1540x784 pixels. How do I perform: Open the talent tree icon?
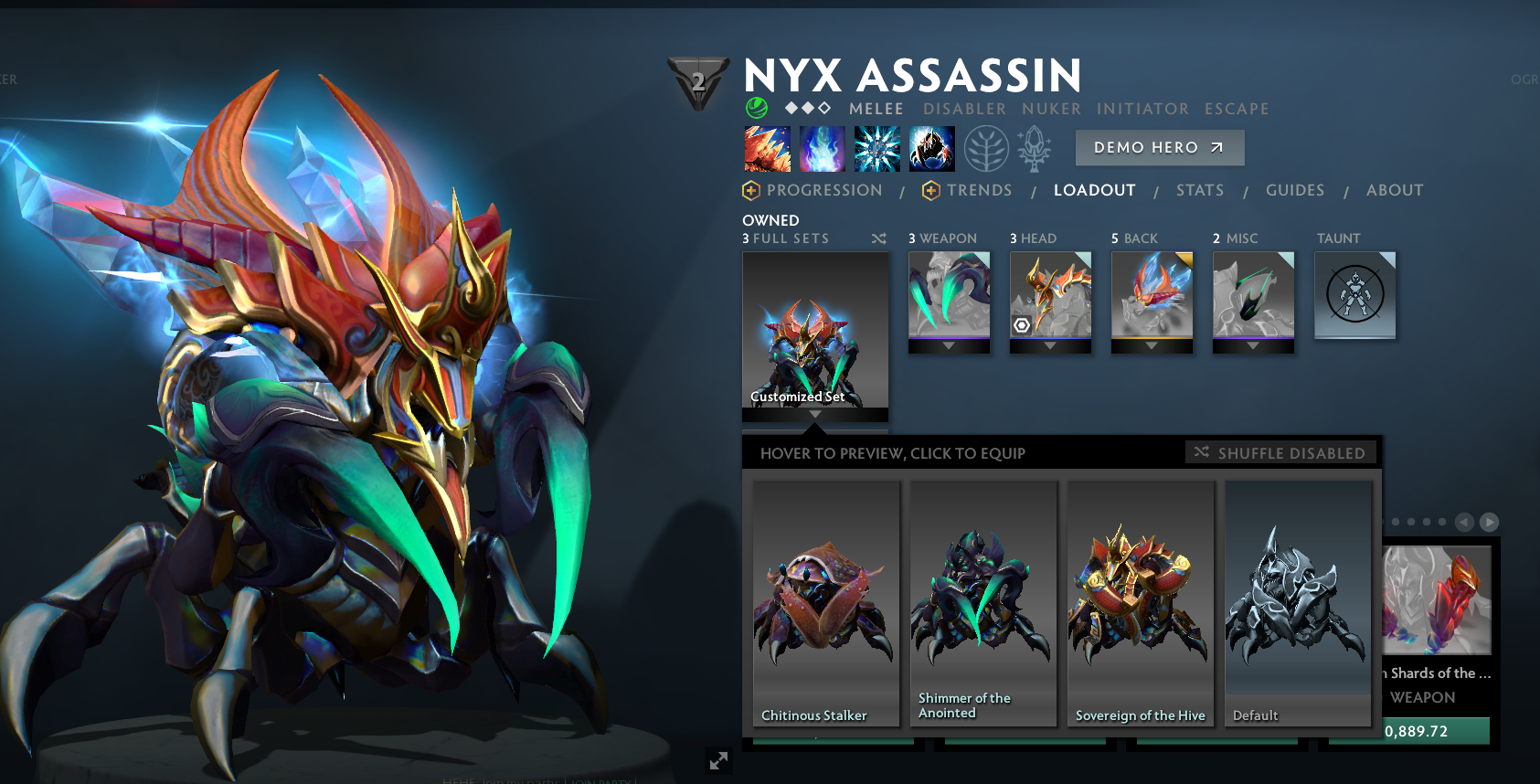(985, 148)
